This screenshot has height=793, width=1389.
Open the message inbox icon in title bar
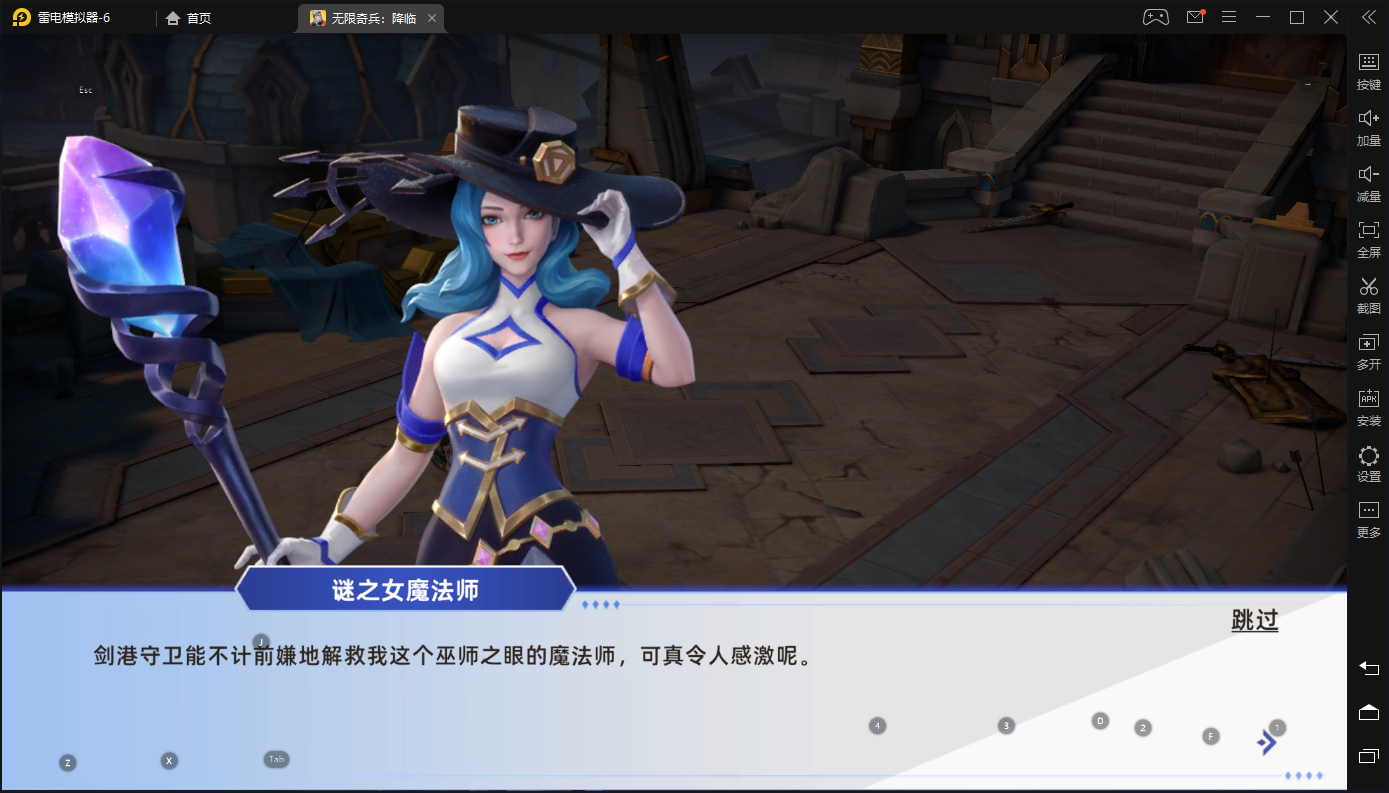pos(1194,16)
